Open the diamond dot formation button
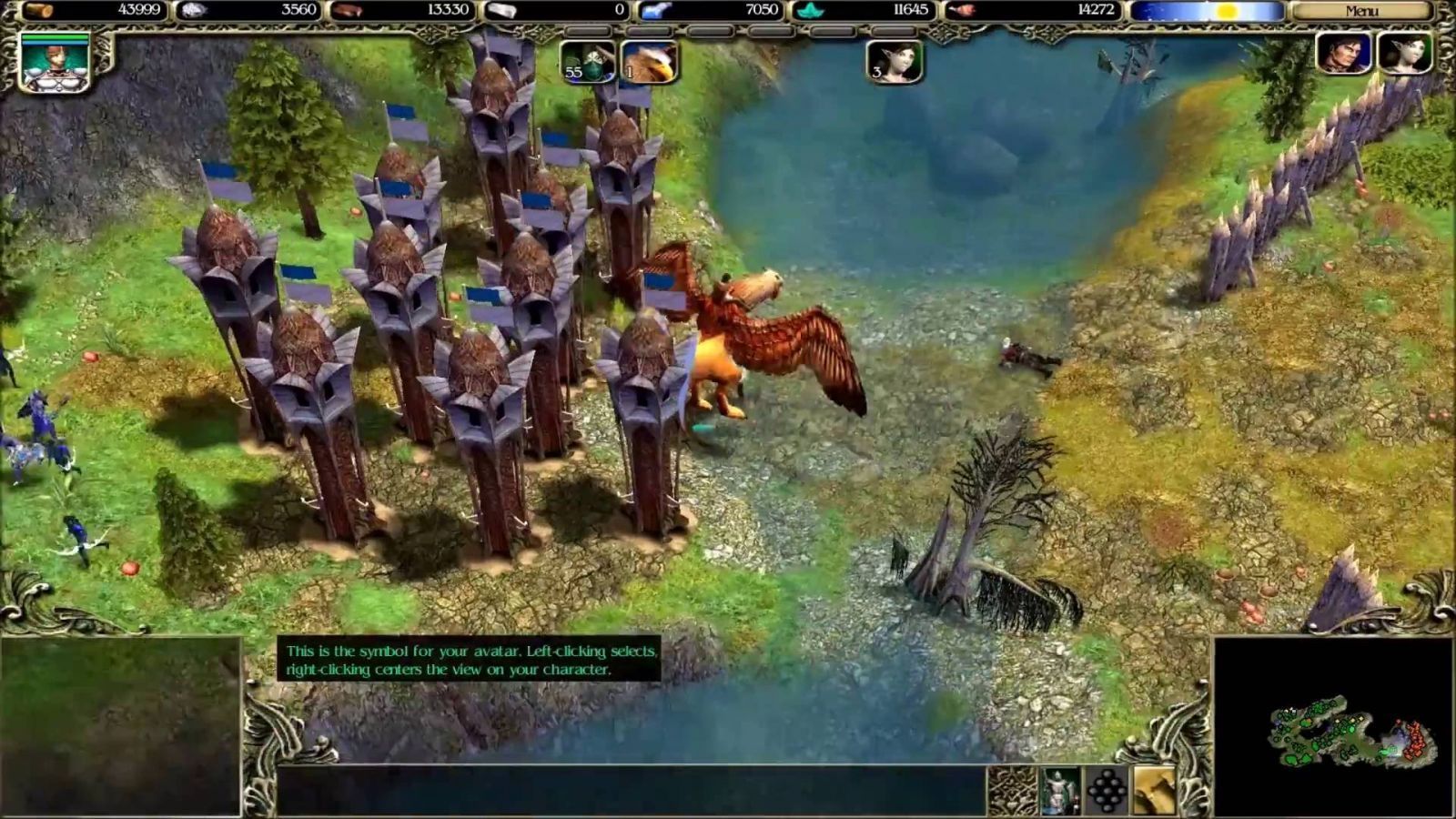 point(1107,790)
